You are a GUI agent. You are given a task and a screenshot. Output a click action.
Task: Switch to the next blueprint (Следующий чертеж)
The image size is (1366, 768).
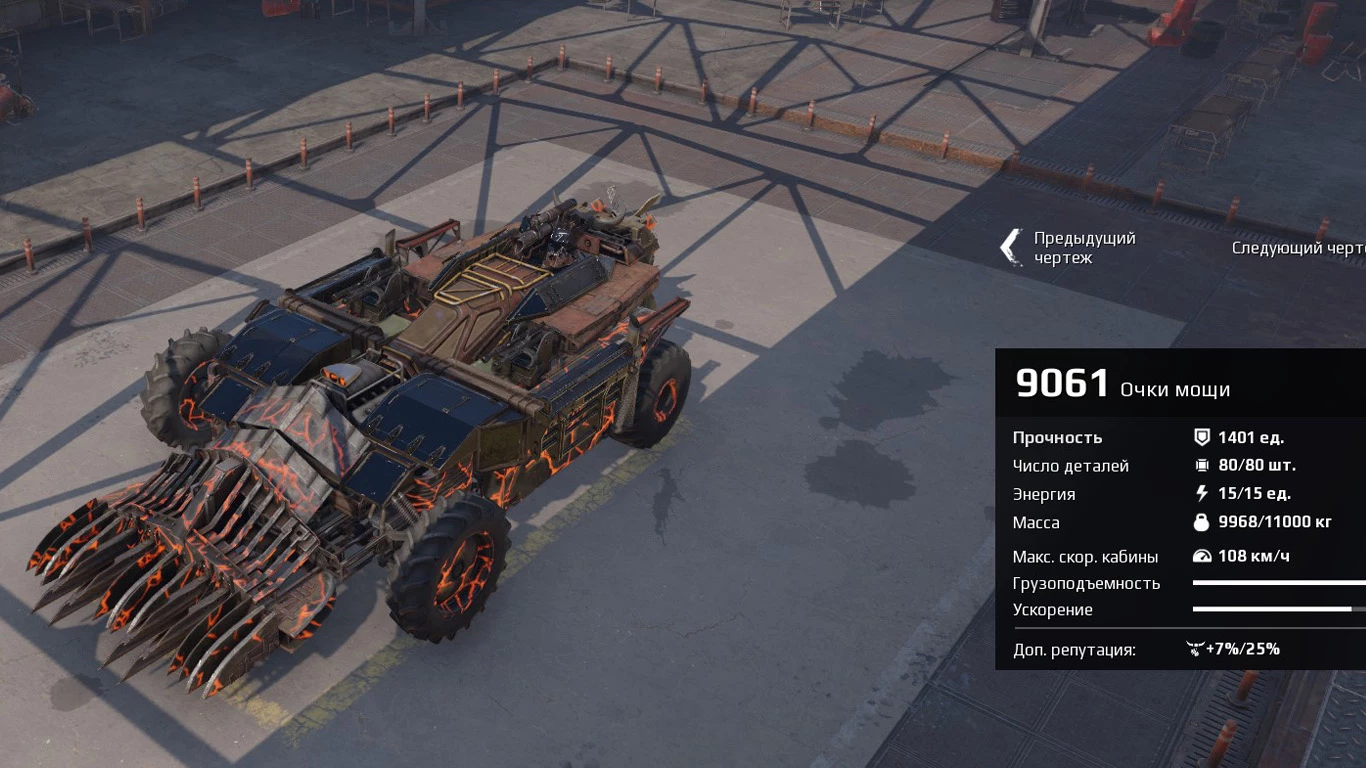1298,248
